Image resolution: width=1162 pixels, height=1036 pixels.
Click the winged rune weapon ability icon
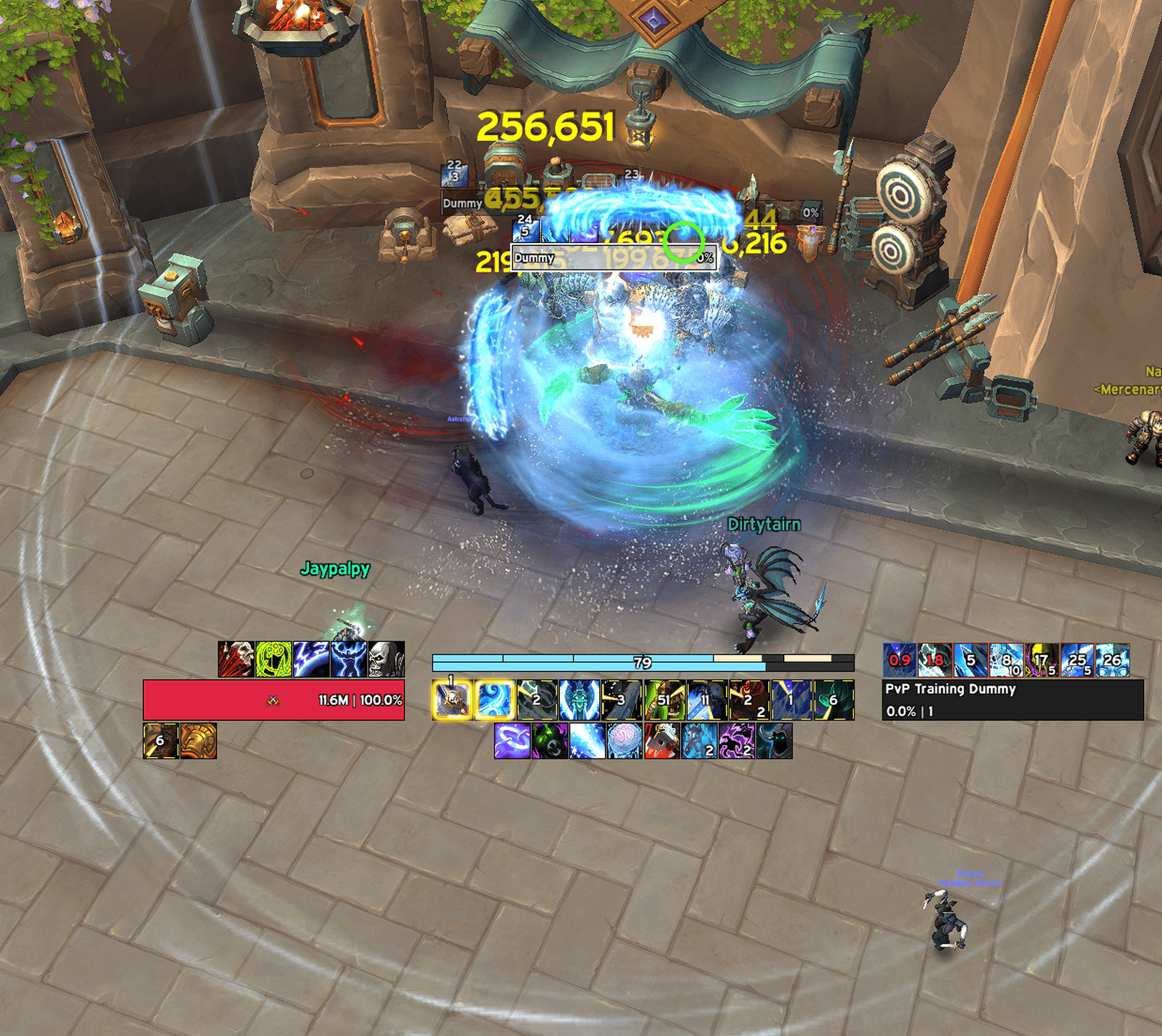[578, 699]
